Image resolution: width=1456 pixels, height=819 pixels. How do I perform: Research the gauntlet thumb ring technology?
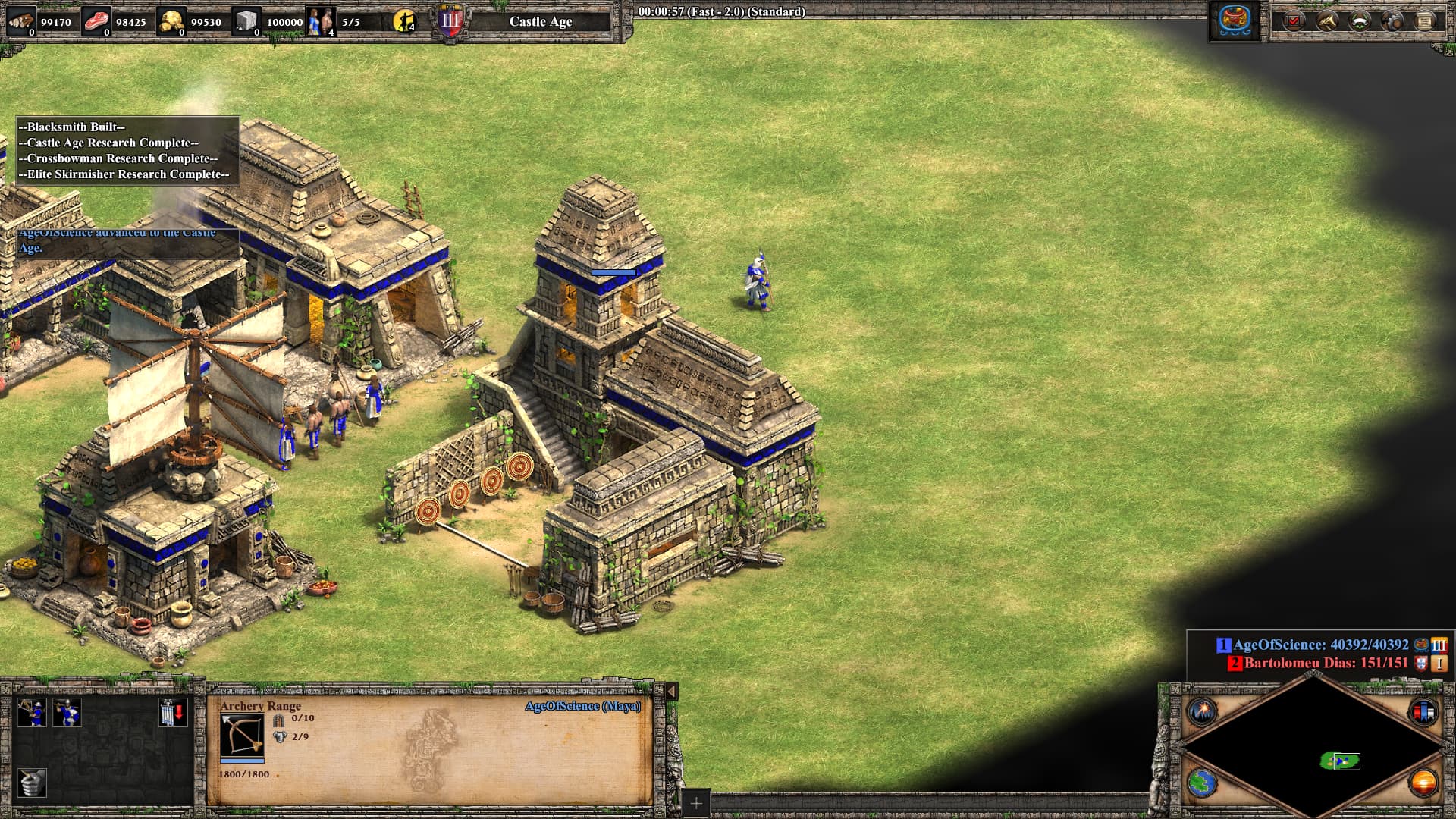[32, 783]
